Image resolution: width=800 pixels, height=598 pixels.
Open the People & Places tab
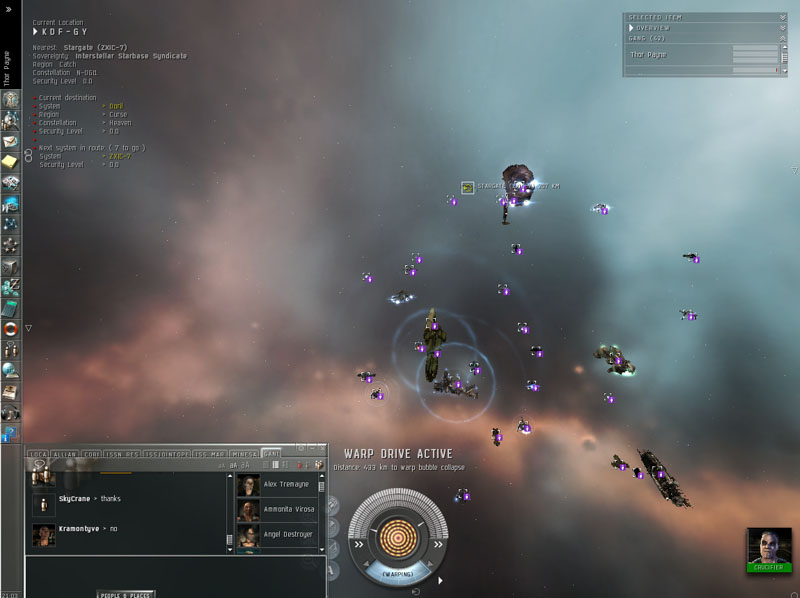(126, 595)
